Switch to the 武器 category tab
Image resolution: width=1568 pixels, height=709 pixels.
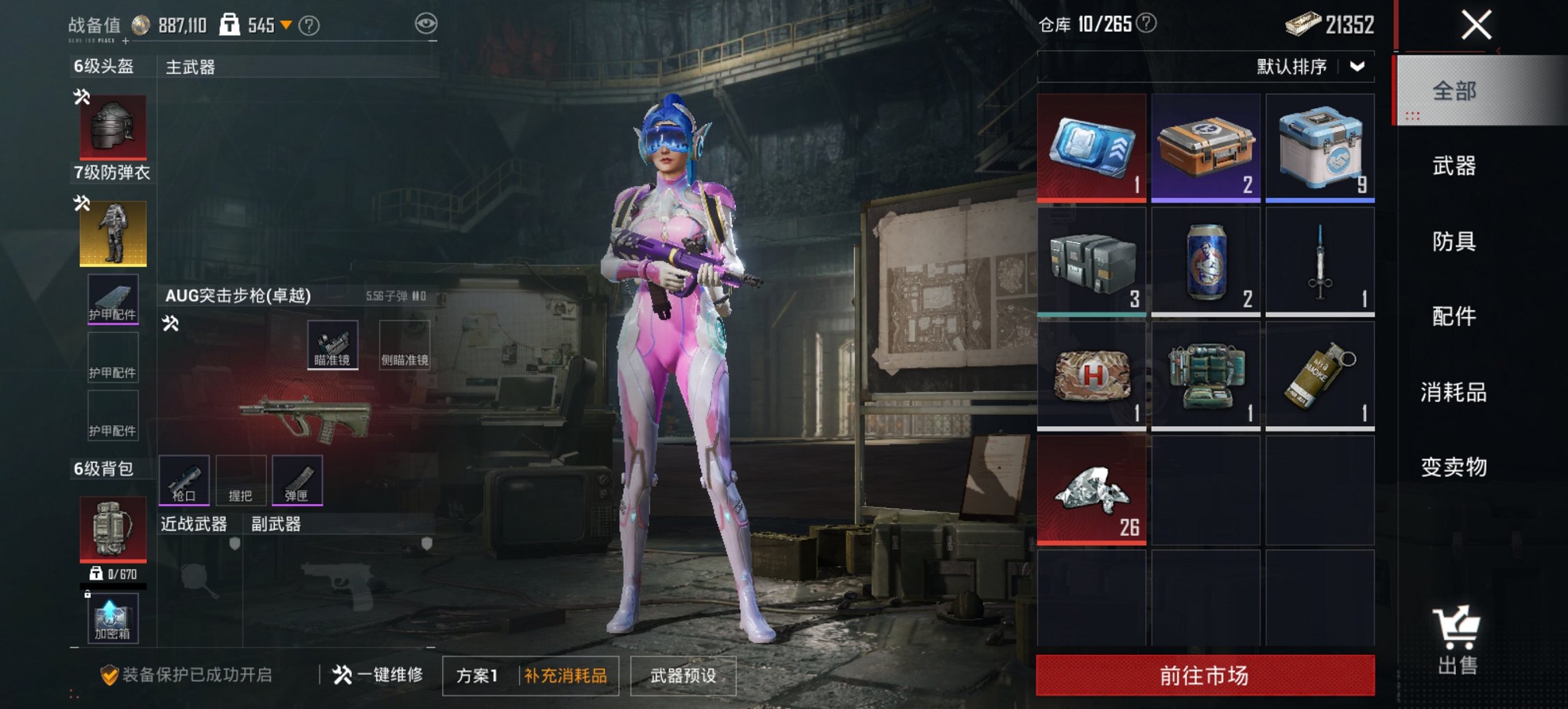[1457, 166]
